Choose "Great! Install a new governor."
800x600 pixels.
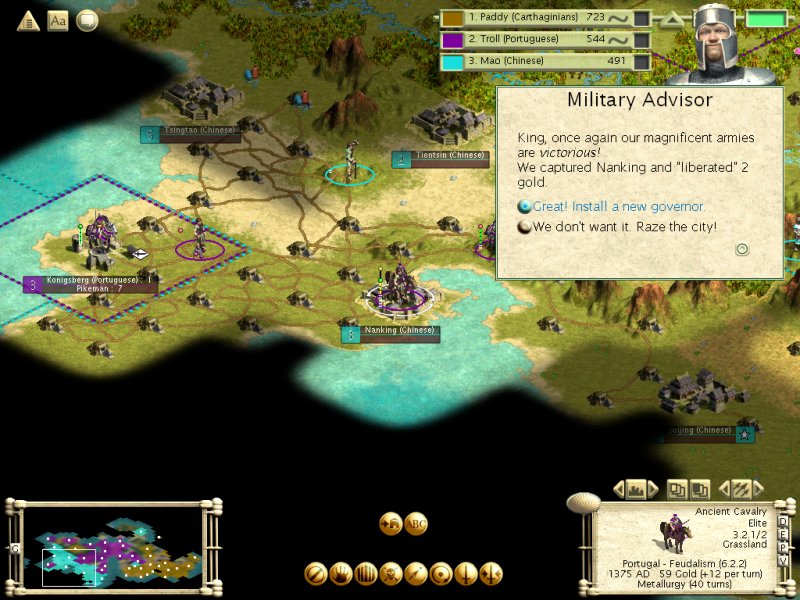click(618, 207)
